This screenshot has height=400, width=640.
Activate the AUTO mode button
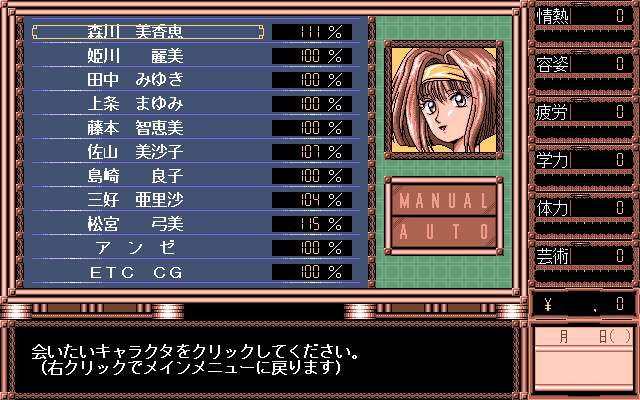tap(441, 230)
